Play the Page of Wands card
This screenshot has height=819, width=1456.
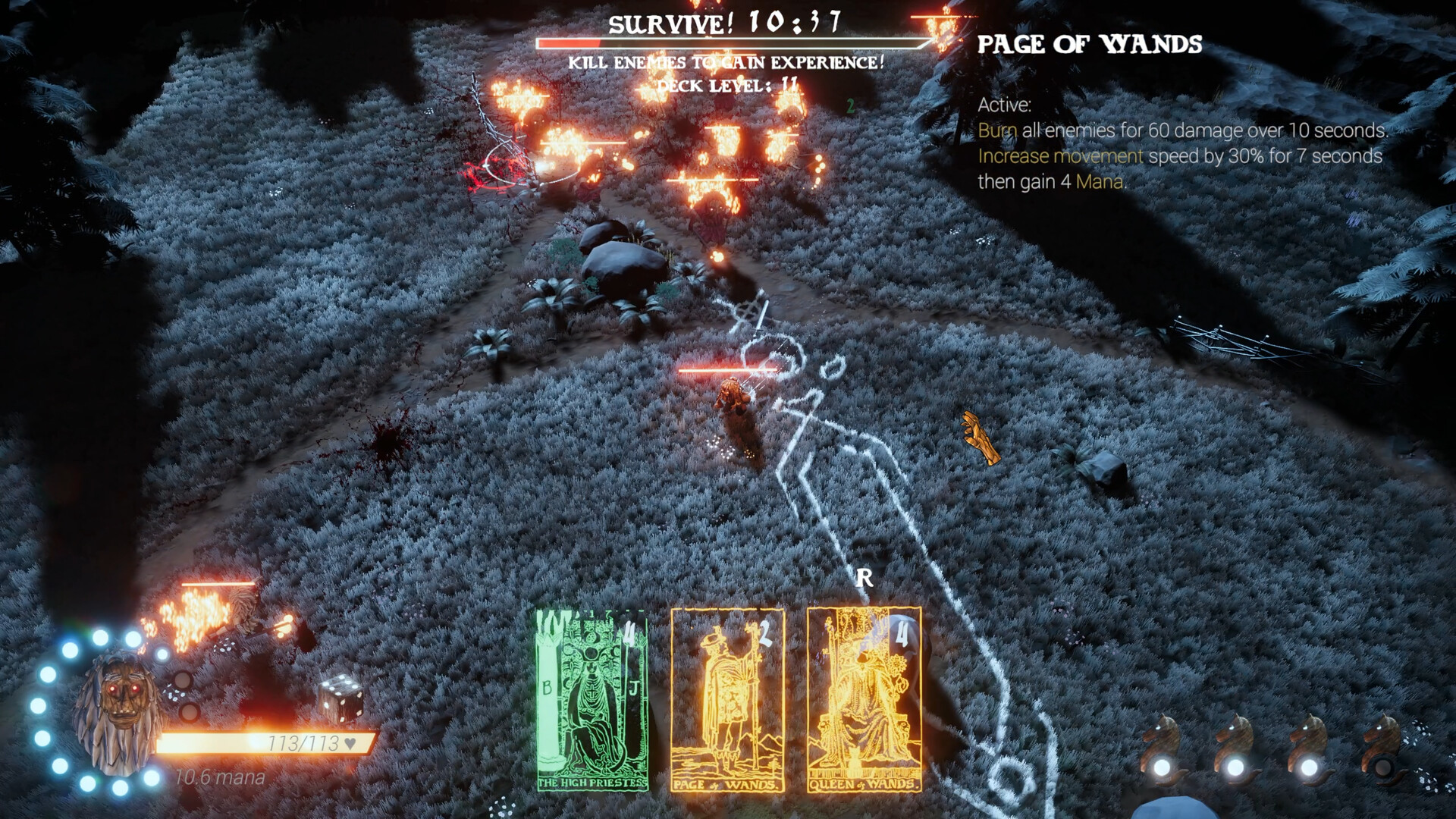(727, 700)
